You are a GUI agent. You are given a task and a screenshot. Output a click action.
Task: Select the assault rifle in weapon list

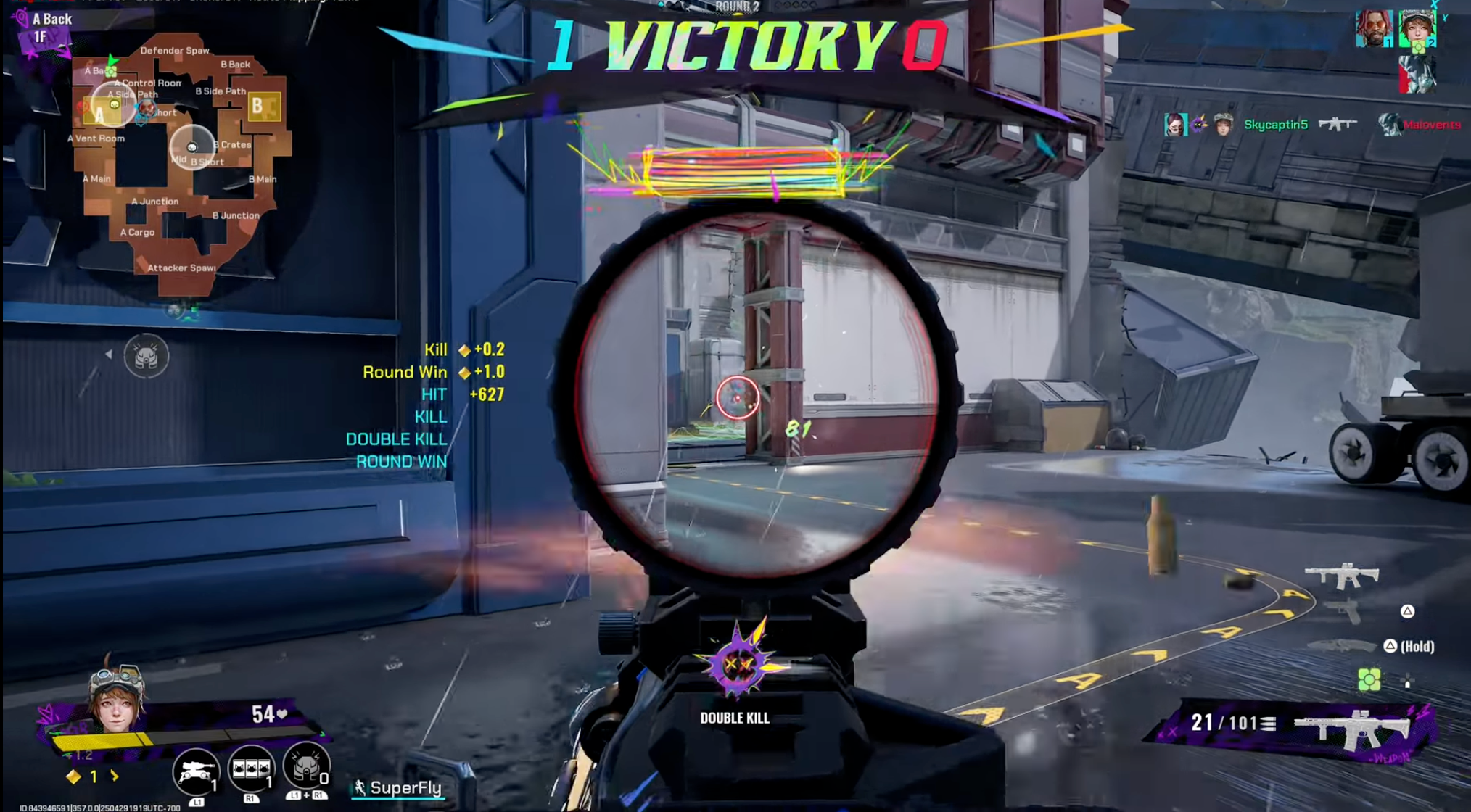[x=1341, y=576]
